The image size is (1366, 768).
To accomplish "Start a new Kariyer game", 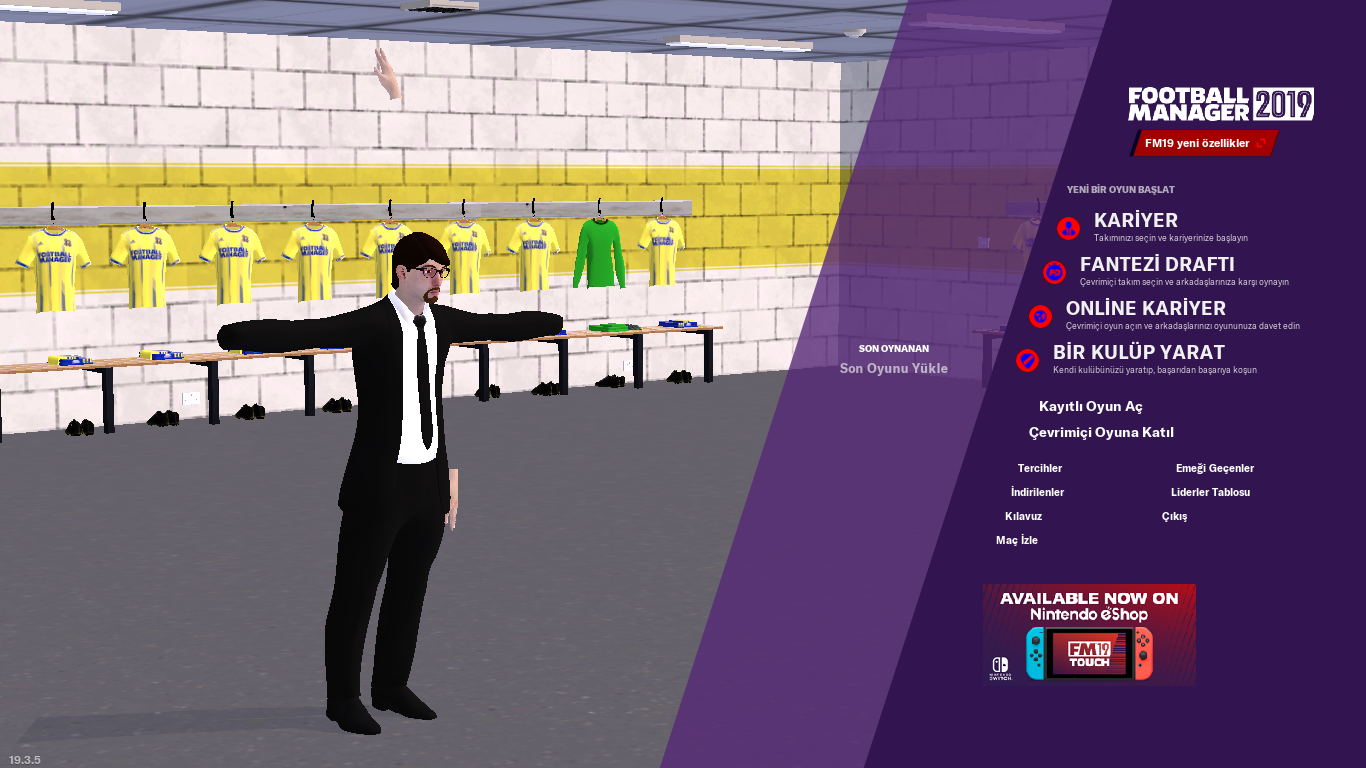I will click(x=1135, y=221).
